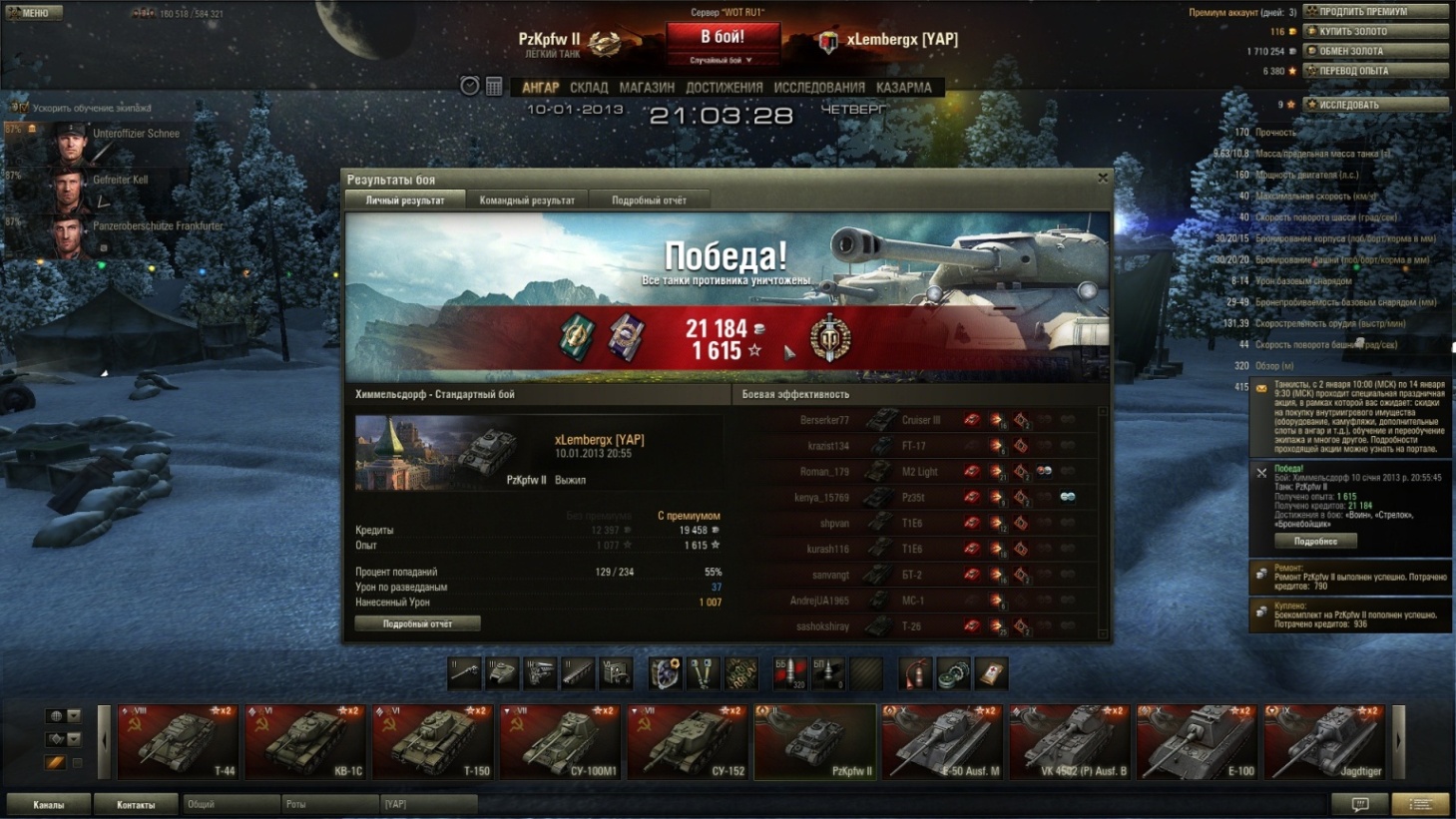1456x819 pixels.
Task: Click the Подробный отчет button under stats
Action: tap(417, 624)
